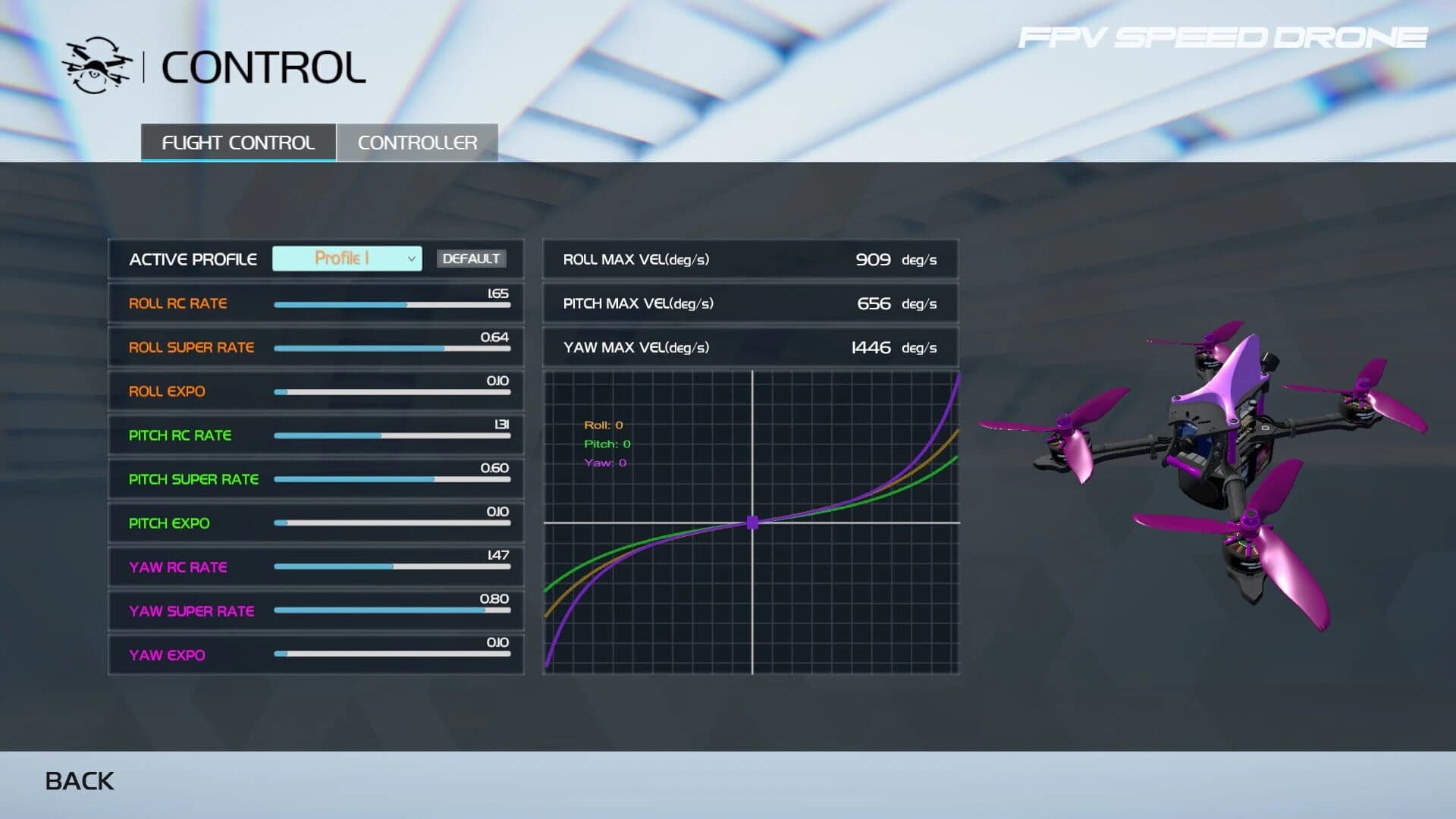The image size is (1456, 819).
Task: Go Back to the previous menu
Action: pos(80,781)
